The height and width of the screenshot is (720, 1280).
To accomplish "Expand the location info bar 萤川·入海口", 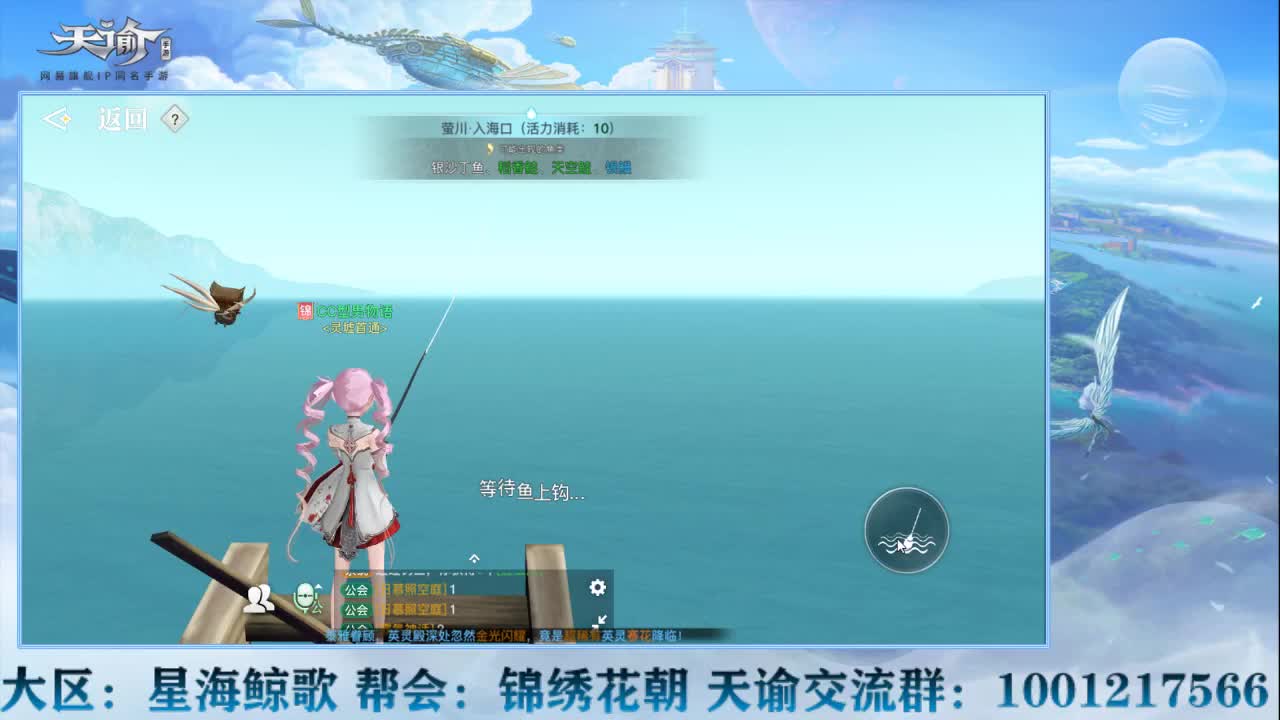I will click(530, 127).
